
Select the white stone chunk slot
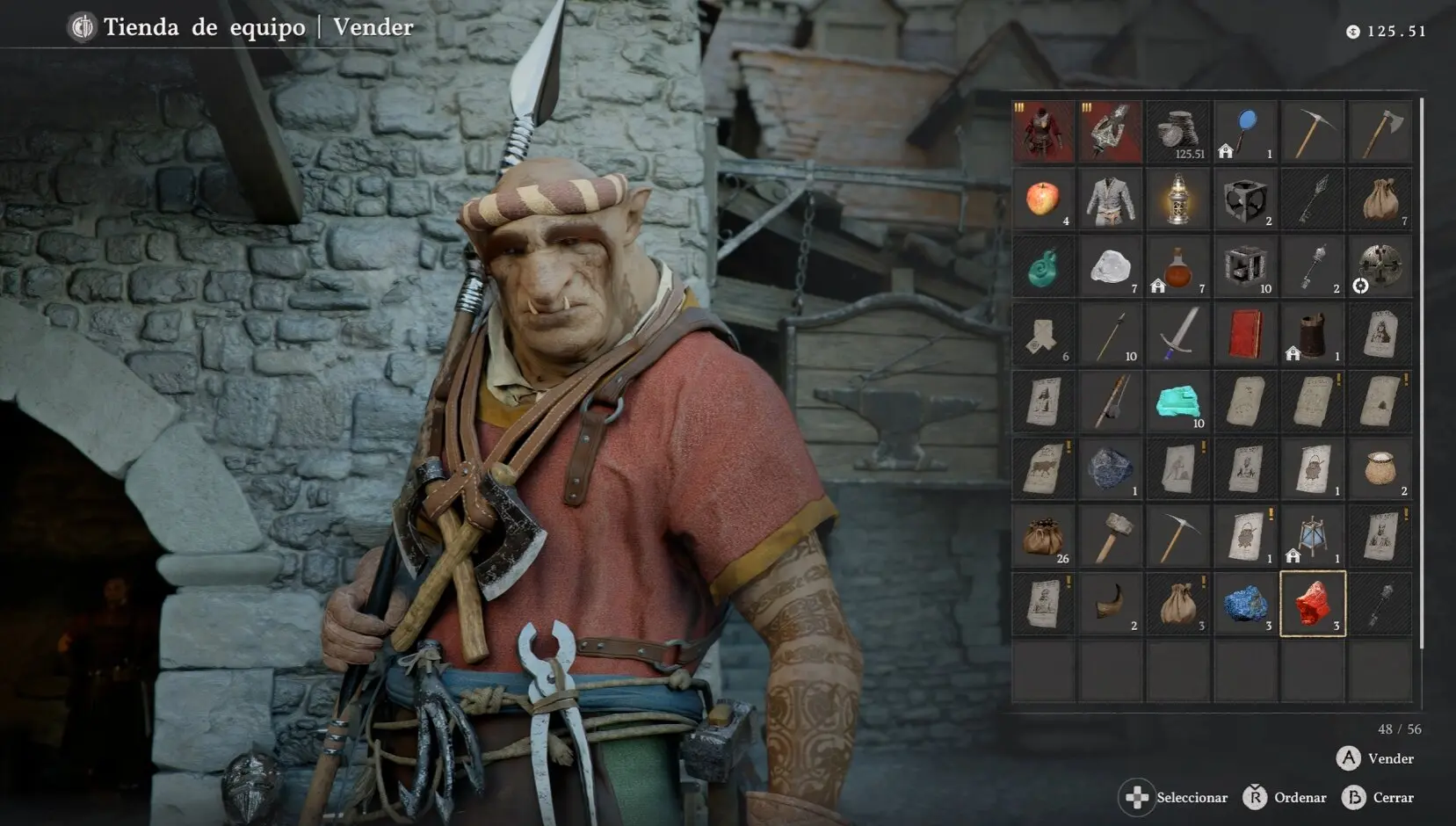tap(1111, 267)
